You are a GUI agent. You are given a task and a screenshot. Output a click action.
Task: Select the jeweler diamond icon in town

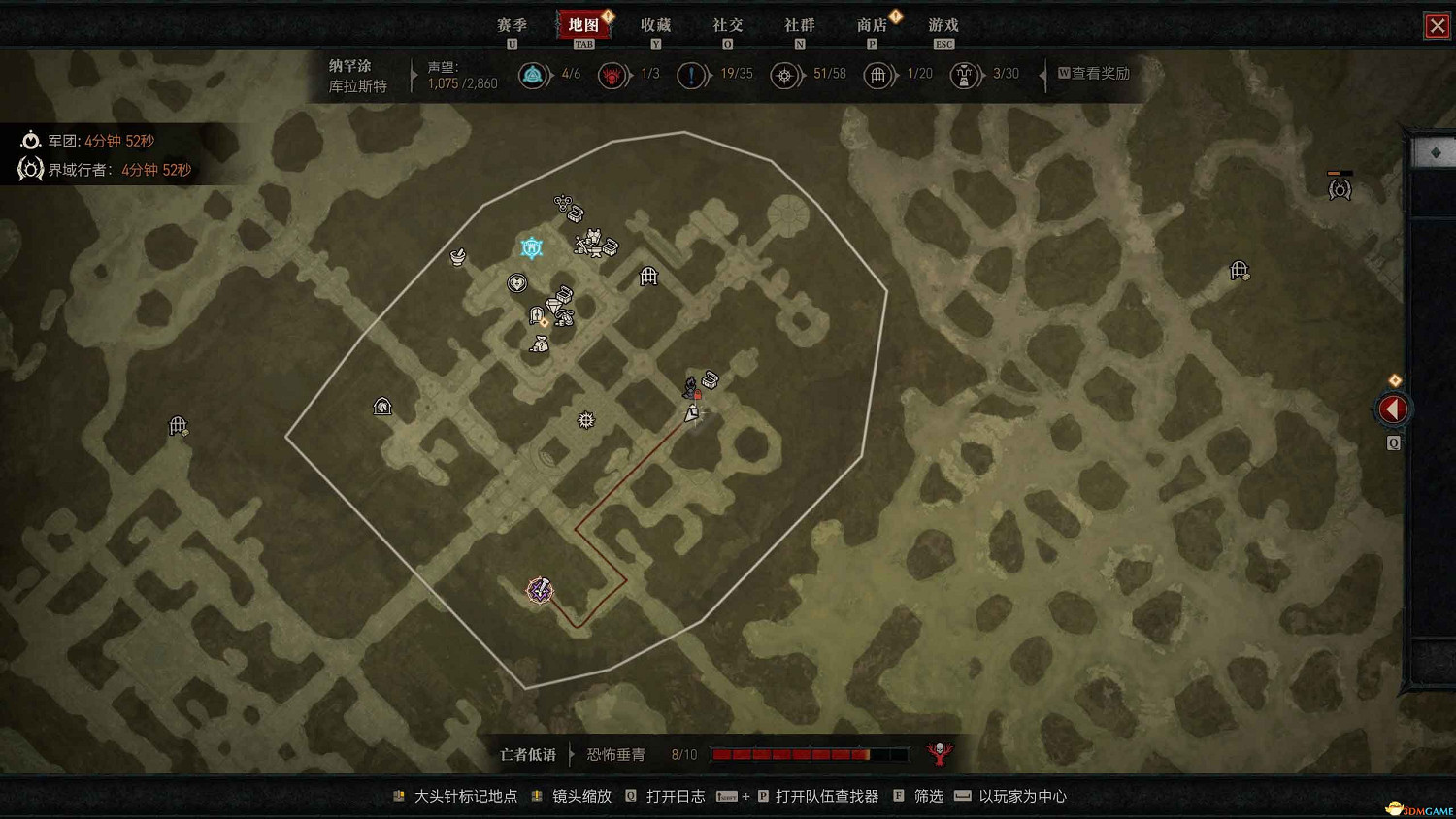click(554, 304)
